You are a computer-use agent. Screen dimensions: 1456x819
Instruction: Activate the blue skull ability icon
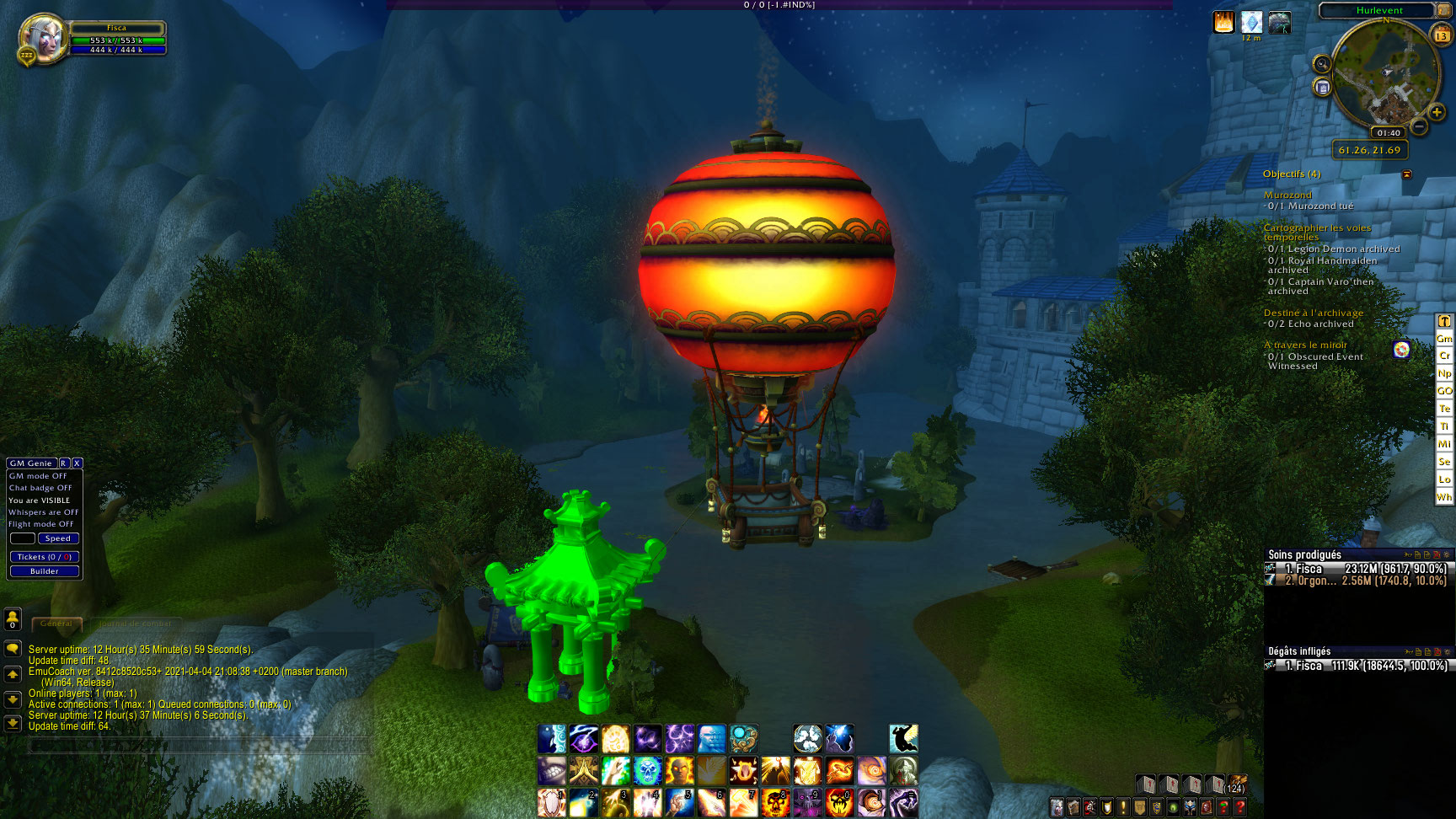point(647,770)
